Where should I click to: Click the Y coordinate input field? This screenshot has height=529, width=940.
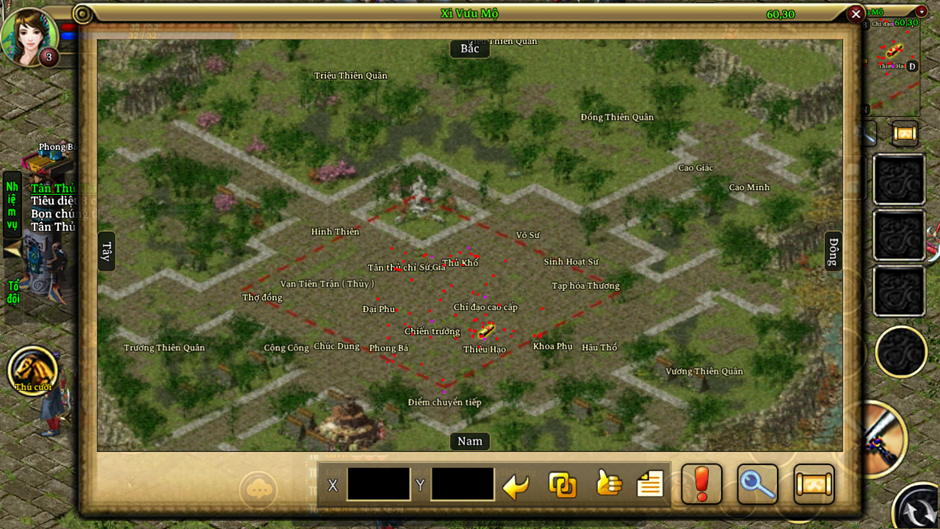pyautogui.click(x=462, y=485)
